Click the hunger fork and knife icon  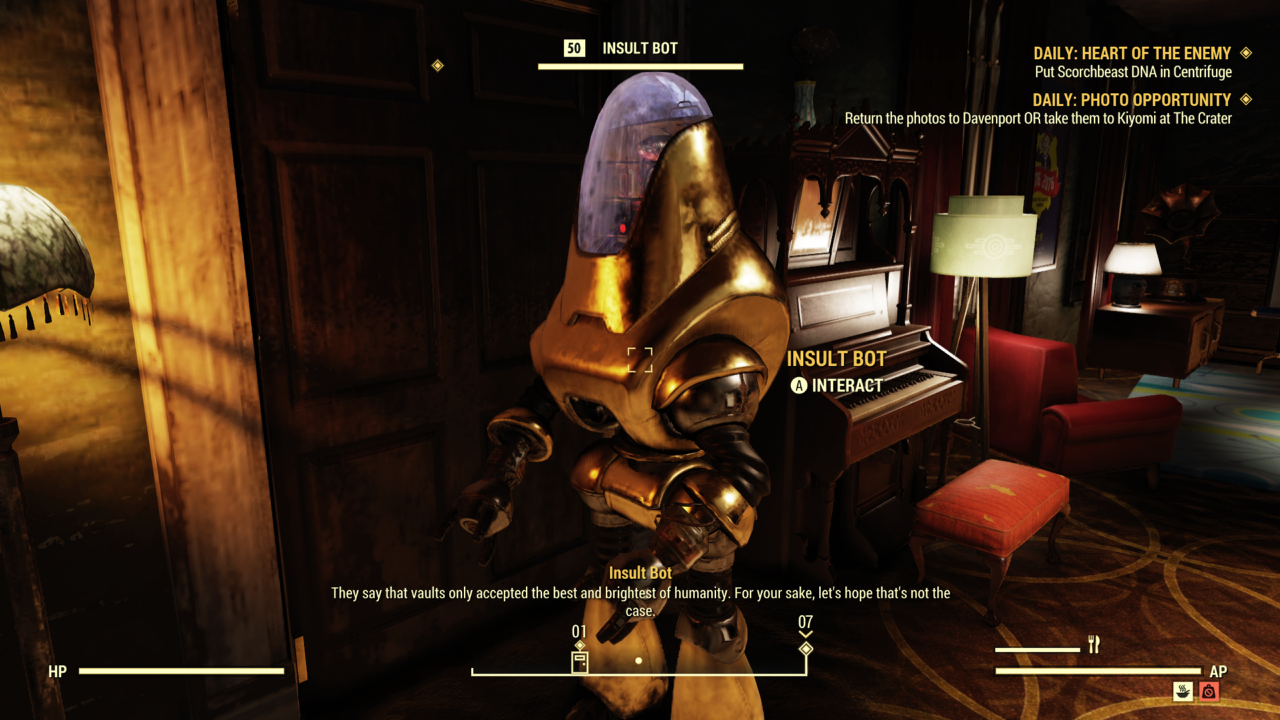(1094, 644)
